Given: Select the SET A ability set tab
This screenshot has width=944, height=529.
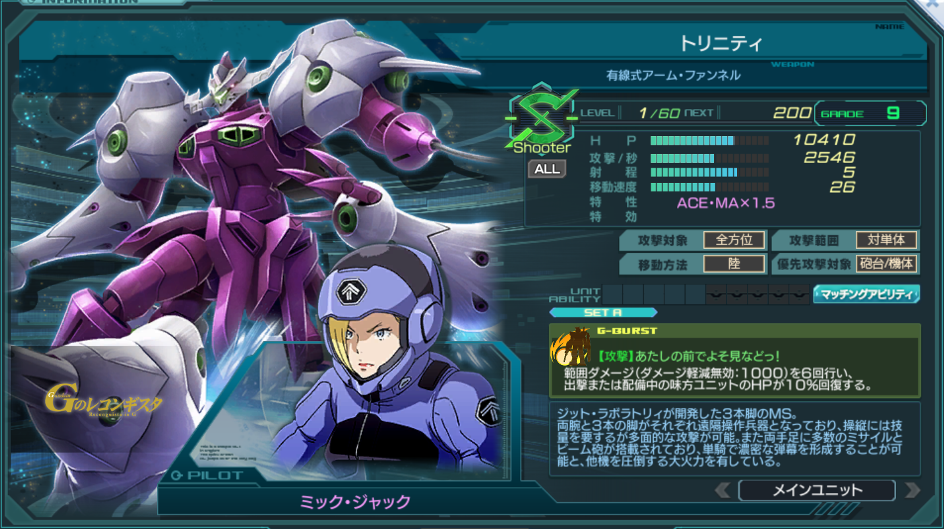Looking at the screenshot, I should tap(602, 312).
